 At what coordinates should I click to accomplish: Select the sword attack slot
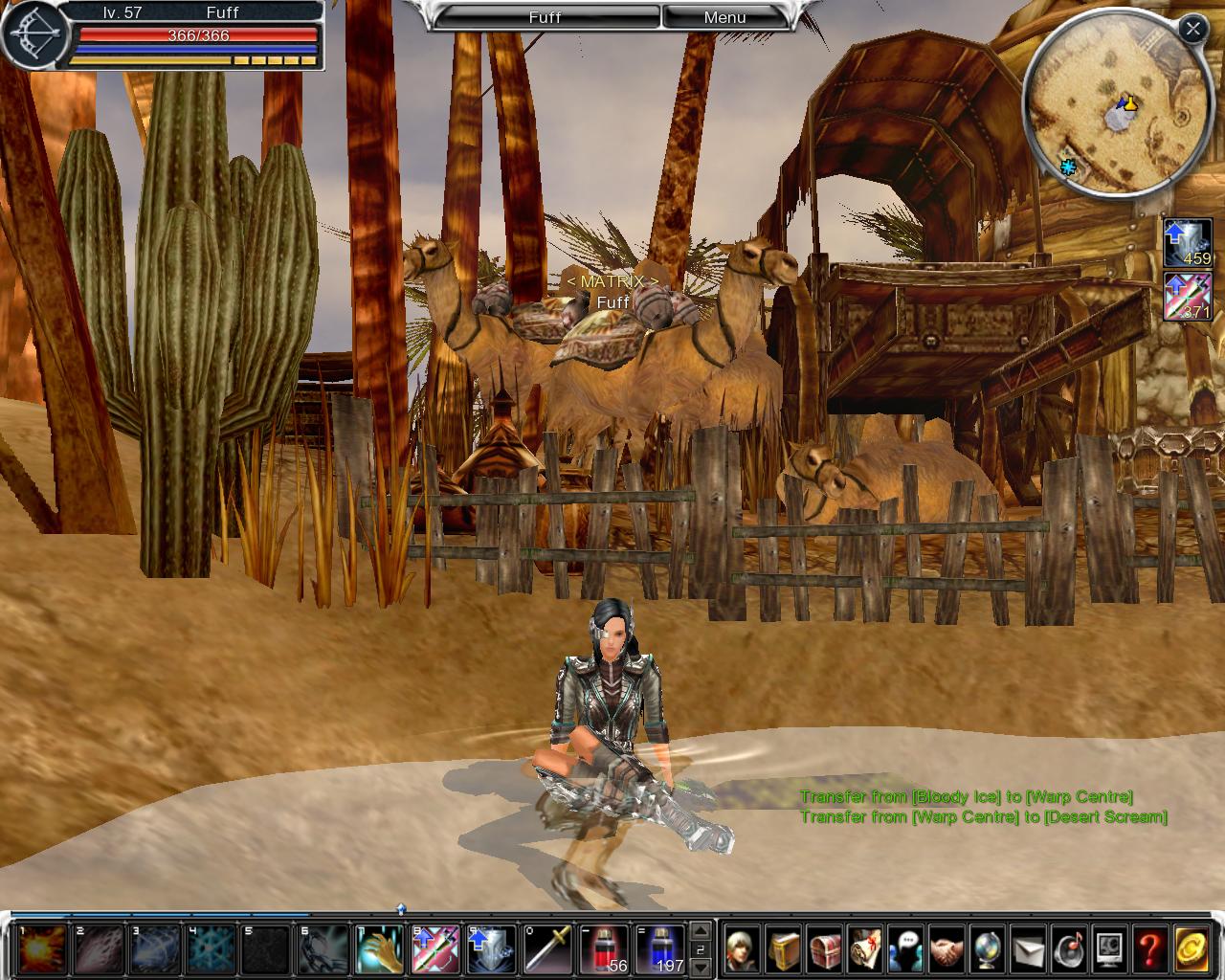coord(546,948)
